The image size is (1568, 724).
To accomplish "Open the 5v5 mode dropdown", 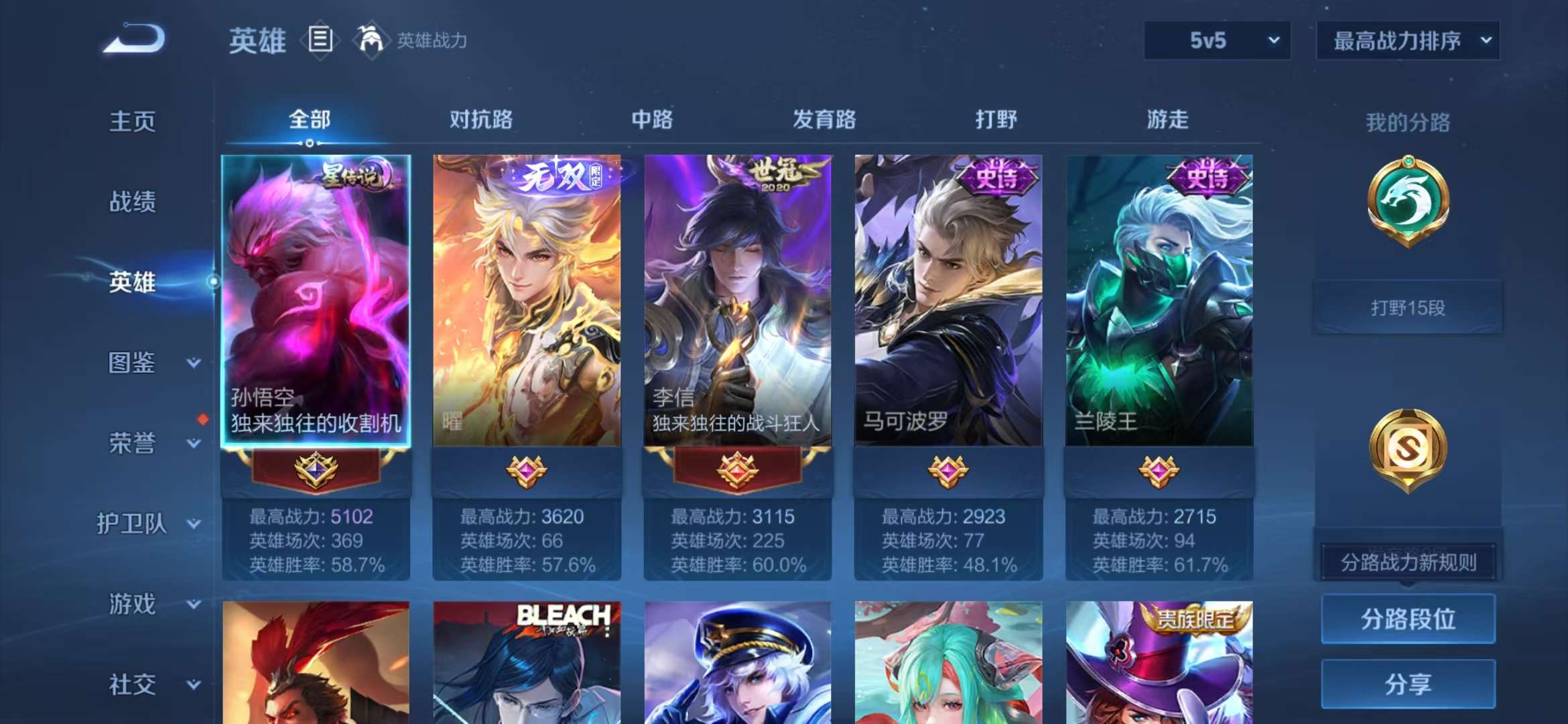I will (1216, 40).
